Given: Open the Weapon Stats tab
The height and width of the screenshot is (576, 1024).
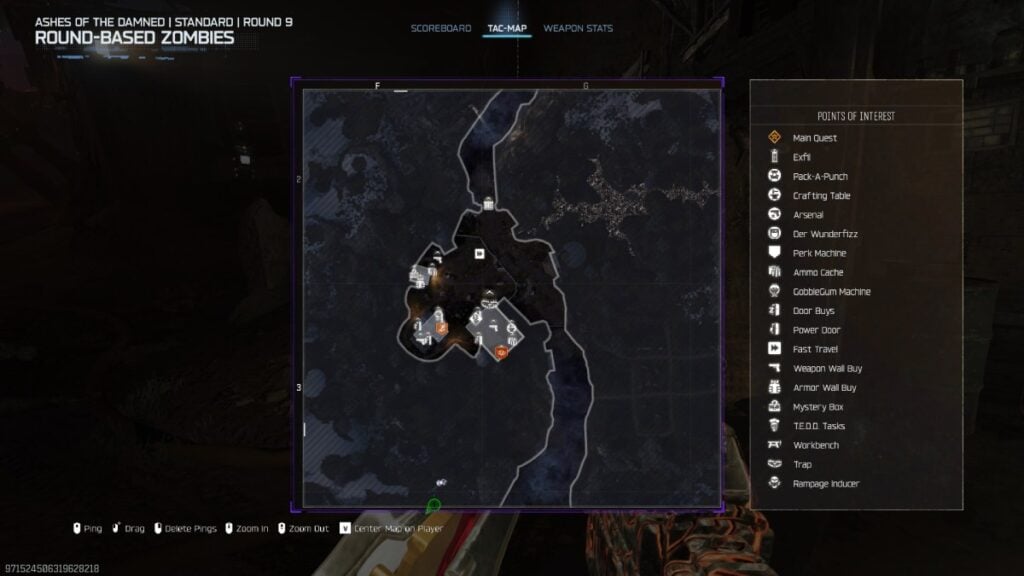Looking at the screenshot, I should pos(577,28).
